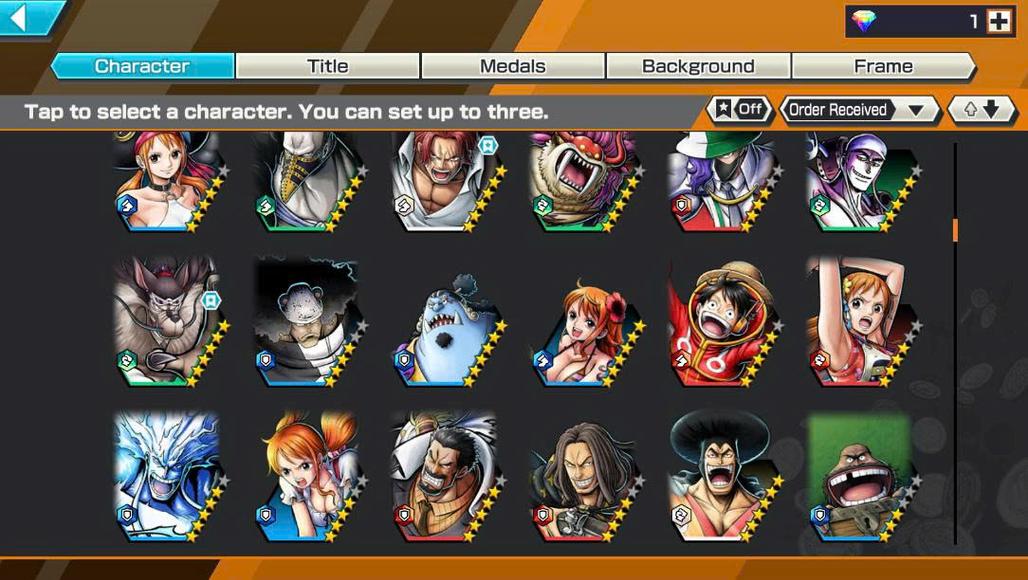This screenshot has width=1028, height=580.
Task: Reverse sort order with the up-down arrows button
Action: point(981,110)
